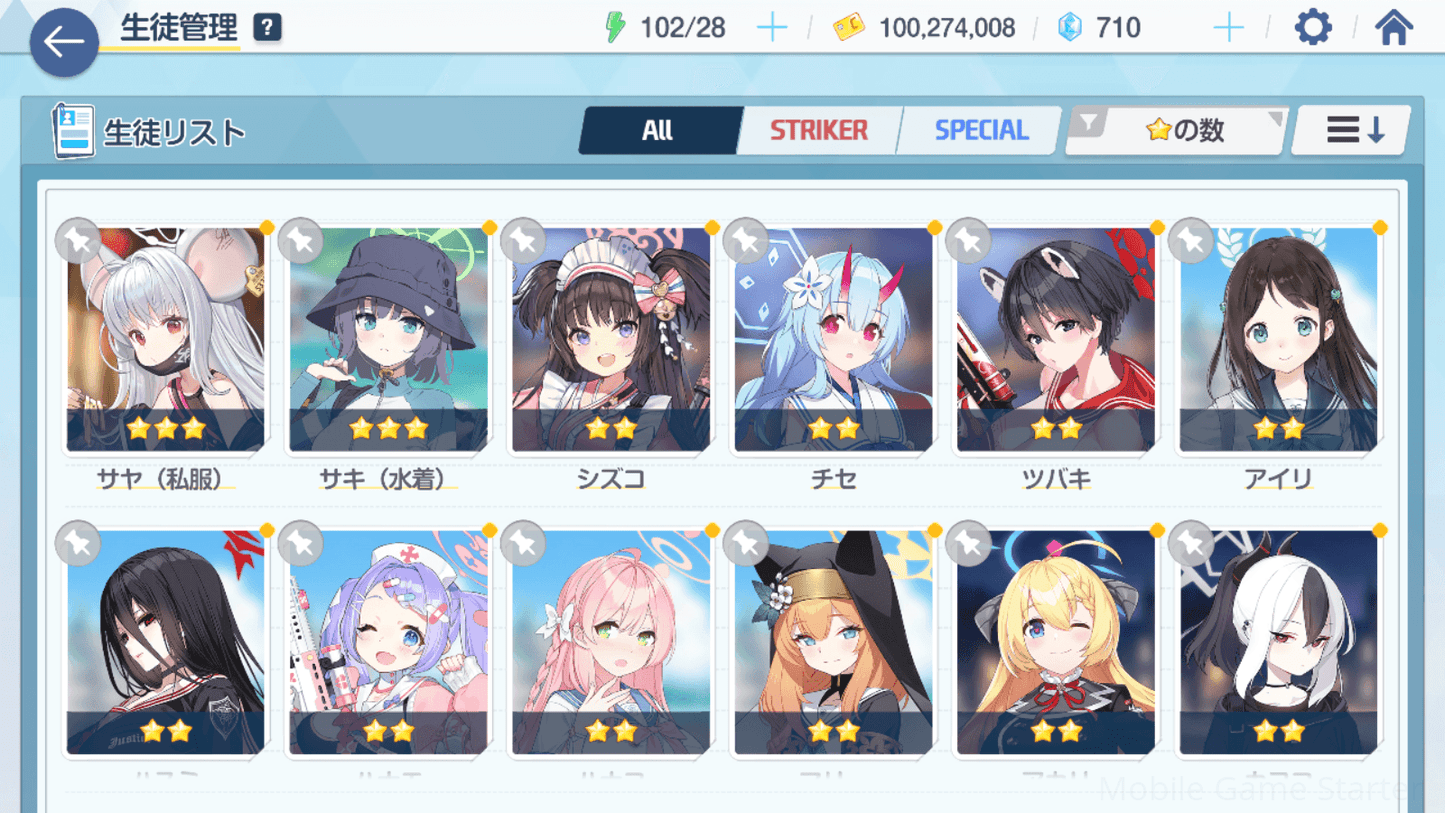Open the help question mark icon
This screenshot has width=1445, height=813.
(x=267, y=28)
